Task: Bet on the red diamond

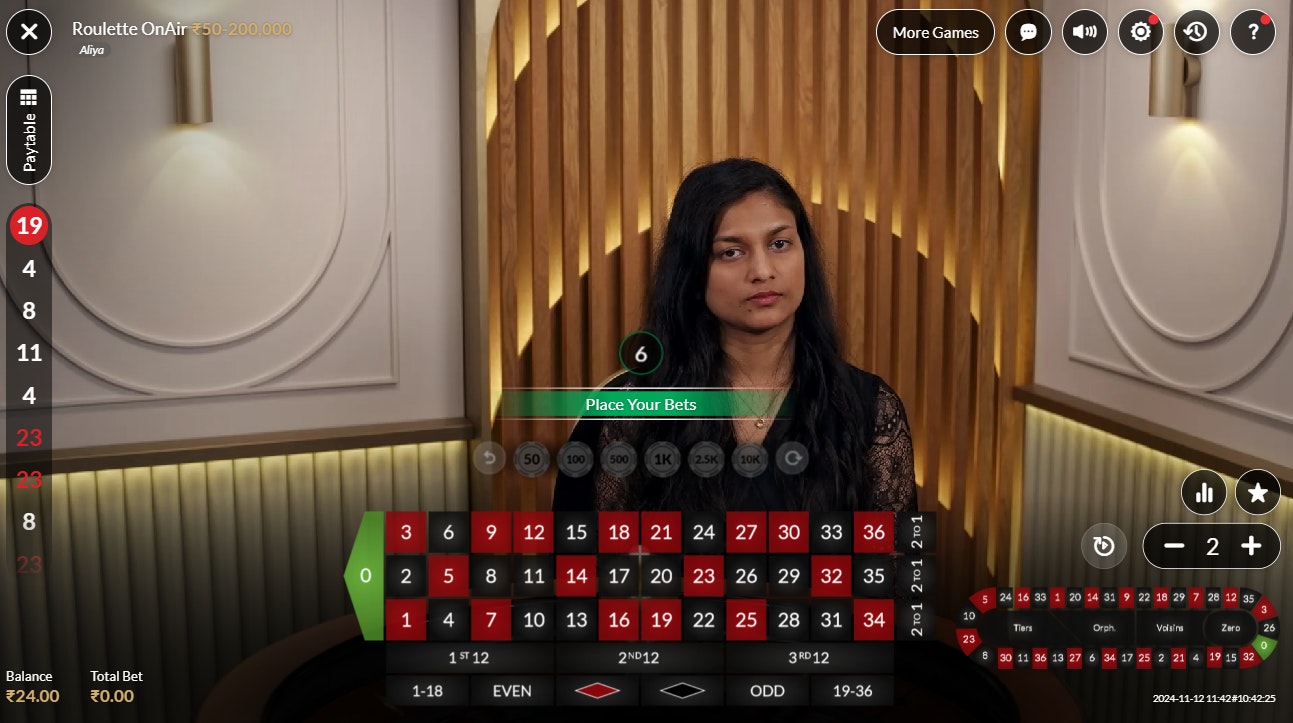Action: [x=596, y=689]
